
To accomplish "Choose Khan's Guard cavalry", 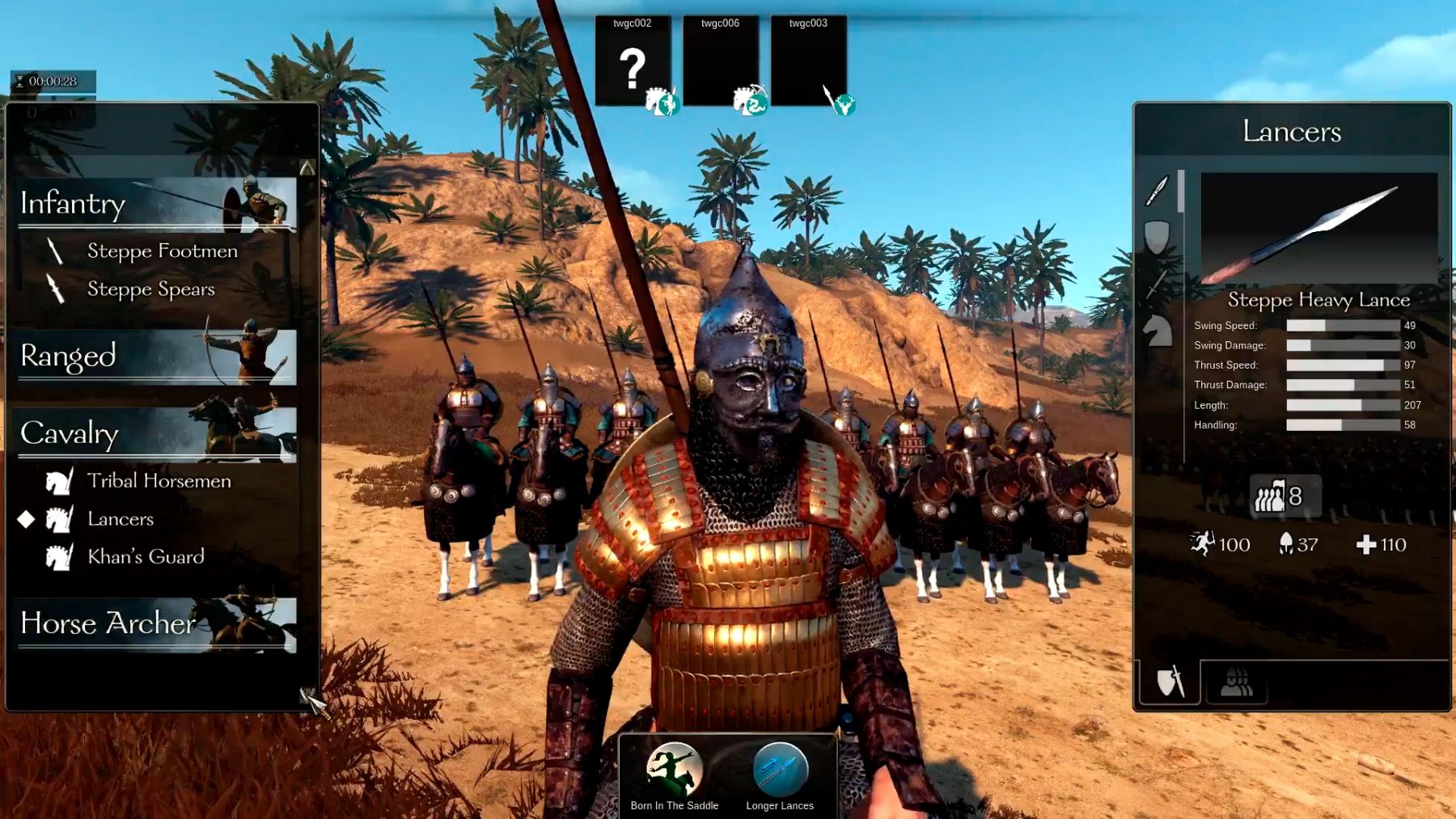I will click(146, 557).
